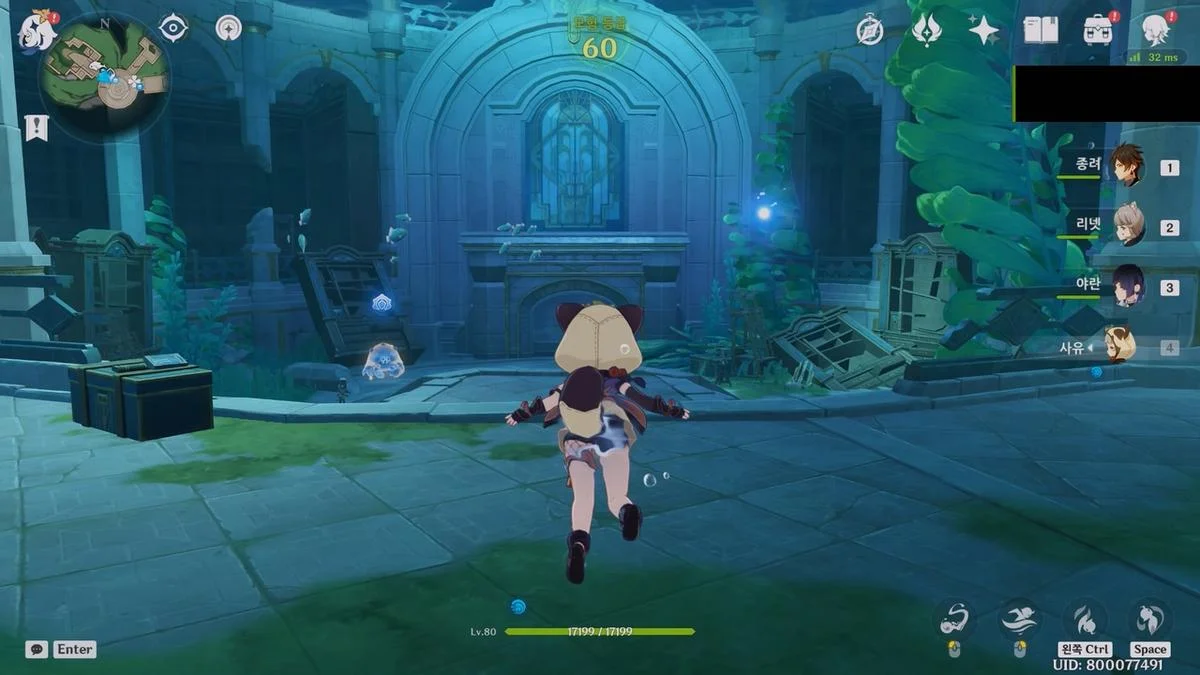The height and width of the screenshot is (675, 1200).
Task: Open chat with the speech bubble icon
Action: 37,649
